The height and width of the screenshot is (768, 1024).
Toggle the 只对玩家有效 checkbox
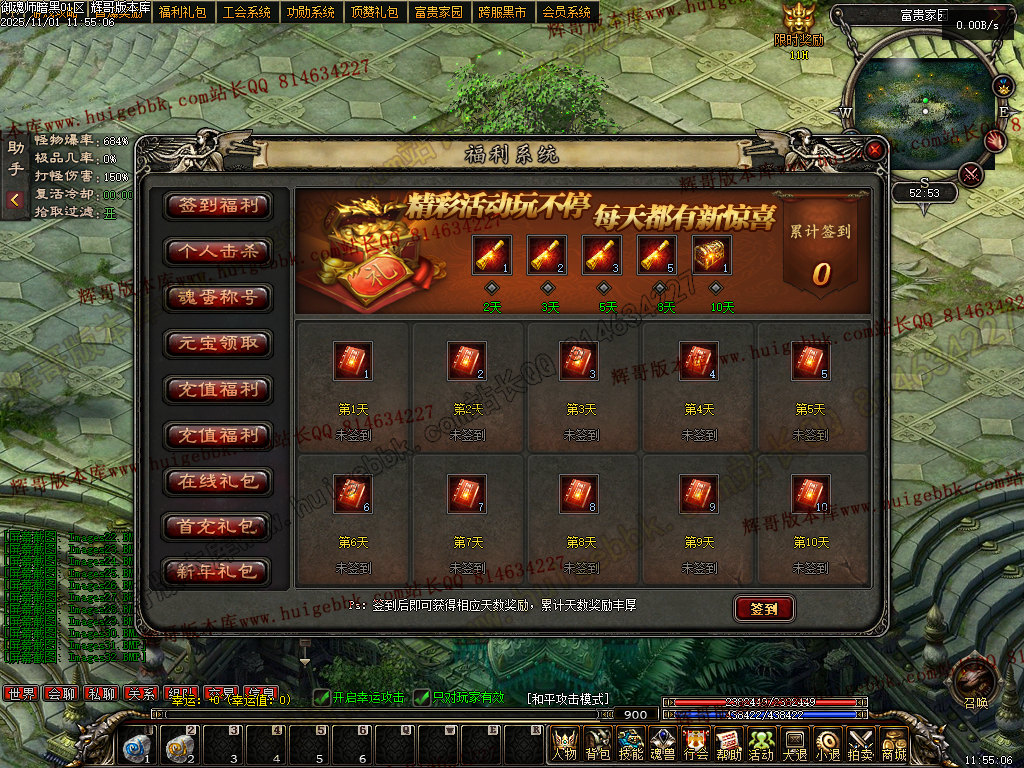(x=424, y=697)
